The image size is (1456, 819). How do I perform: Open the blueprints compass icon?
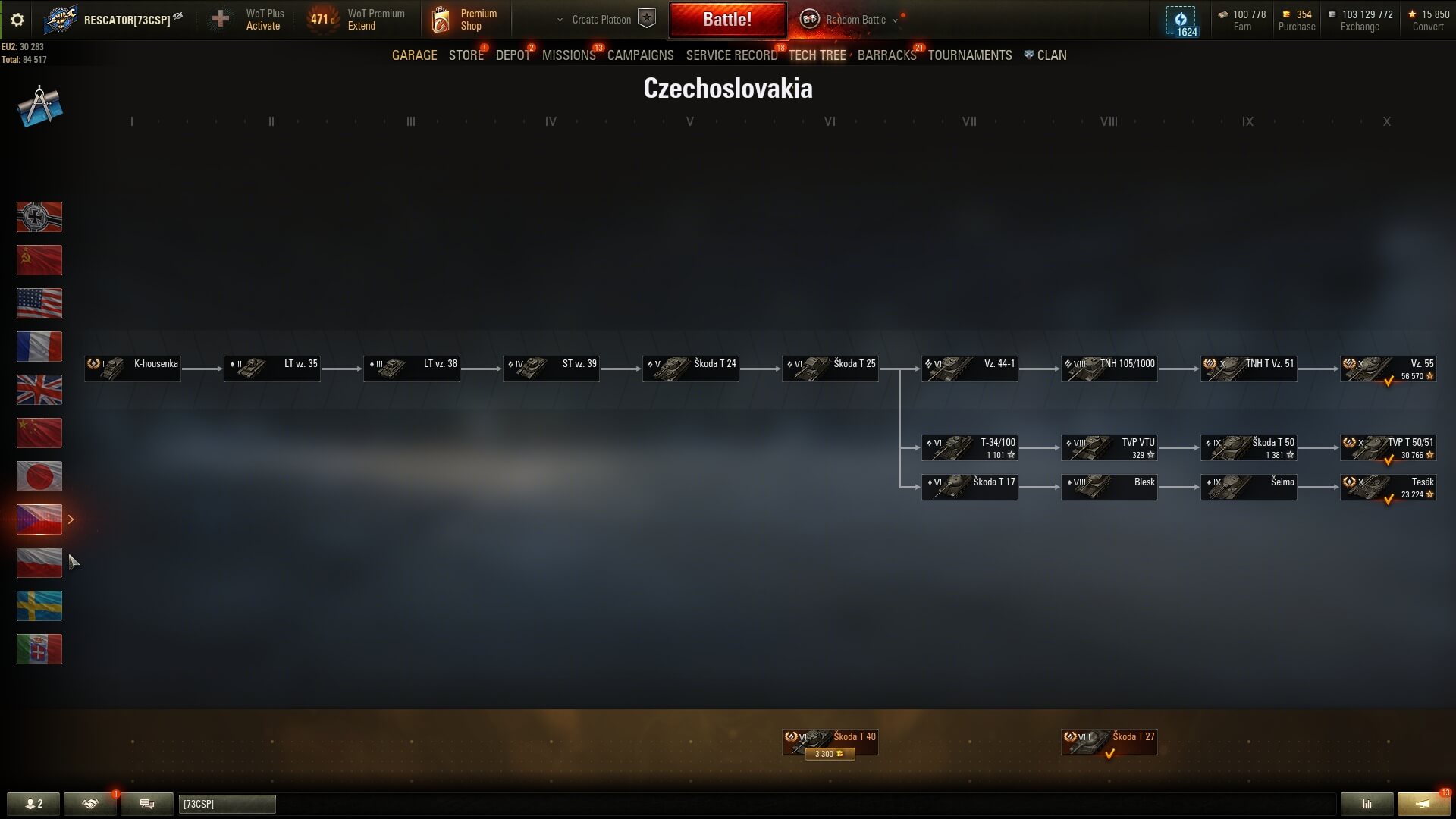coord(39,106)
